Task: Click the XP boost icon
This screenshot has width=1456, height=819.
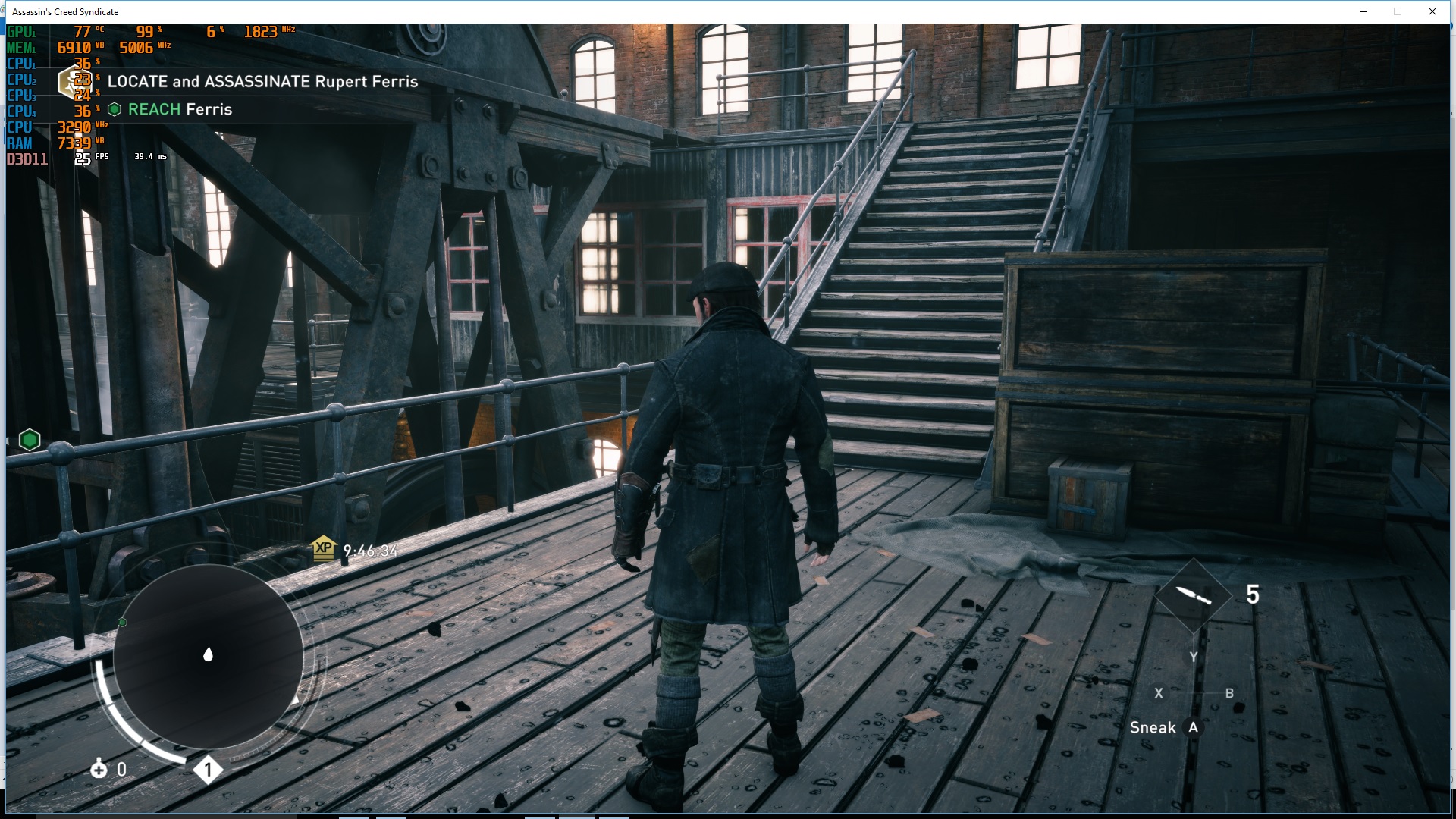Action: pyautogui.click(x=324, y=548)
